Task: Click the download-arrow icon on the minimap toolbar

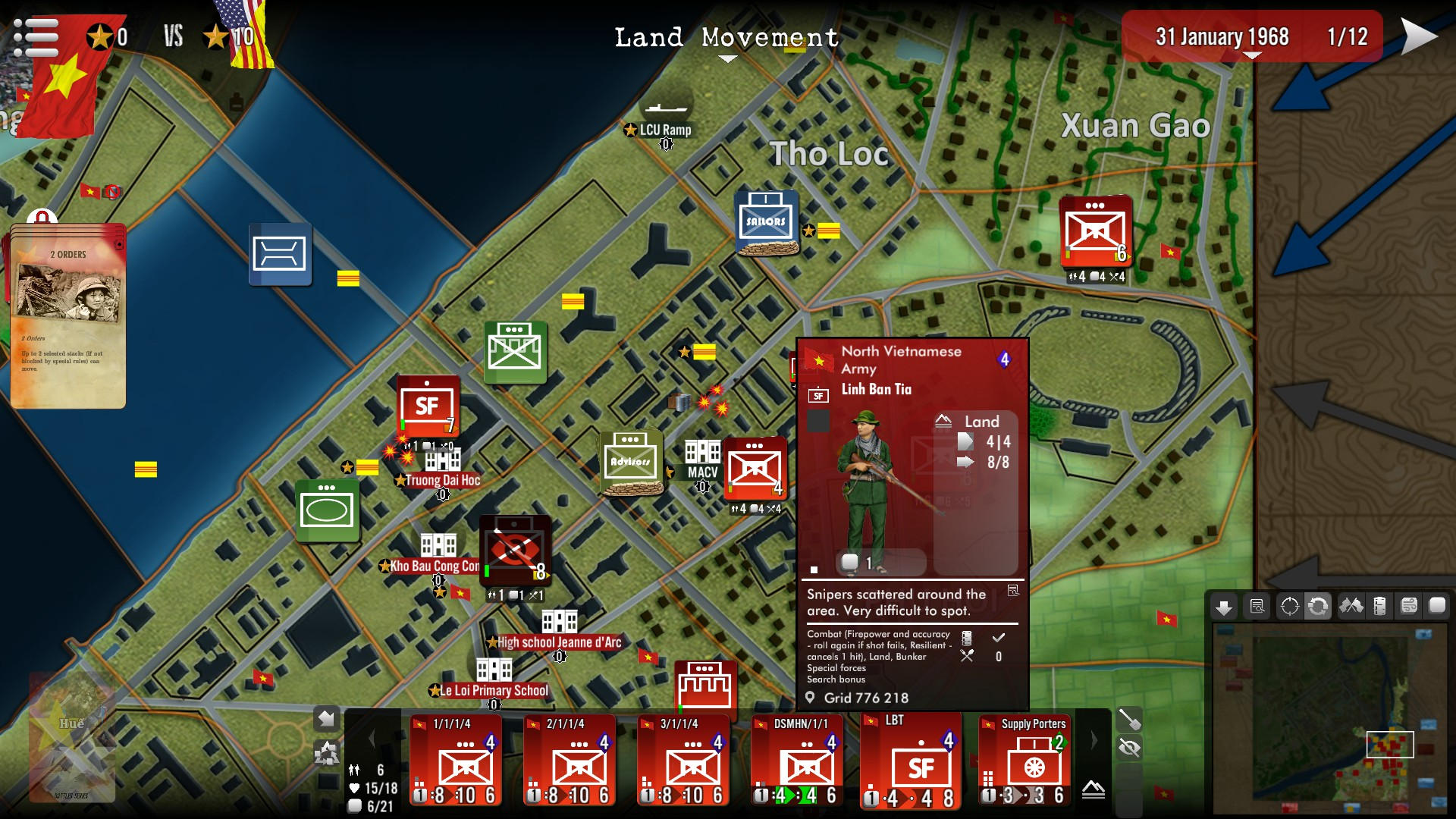Action: coord(1225,607)
